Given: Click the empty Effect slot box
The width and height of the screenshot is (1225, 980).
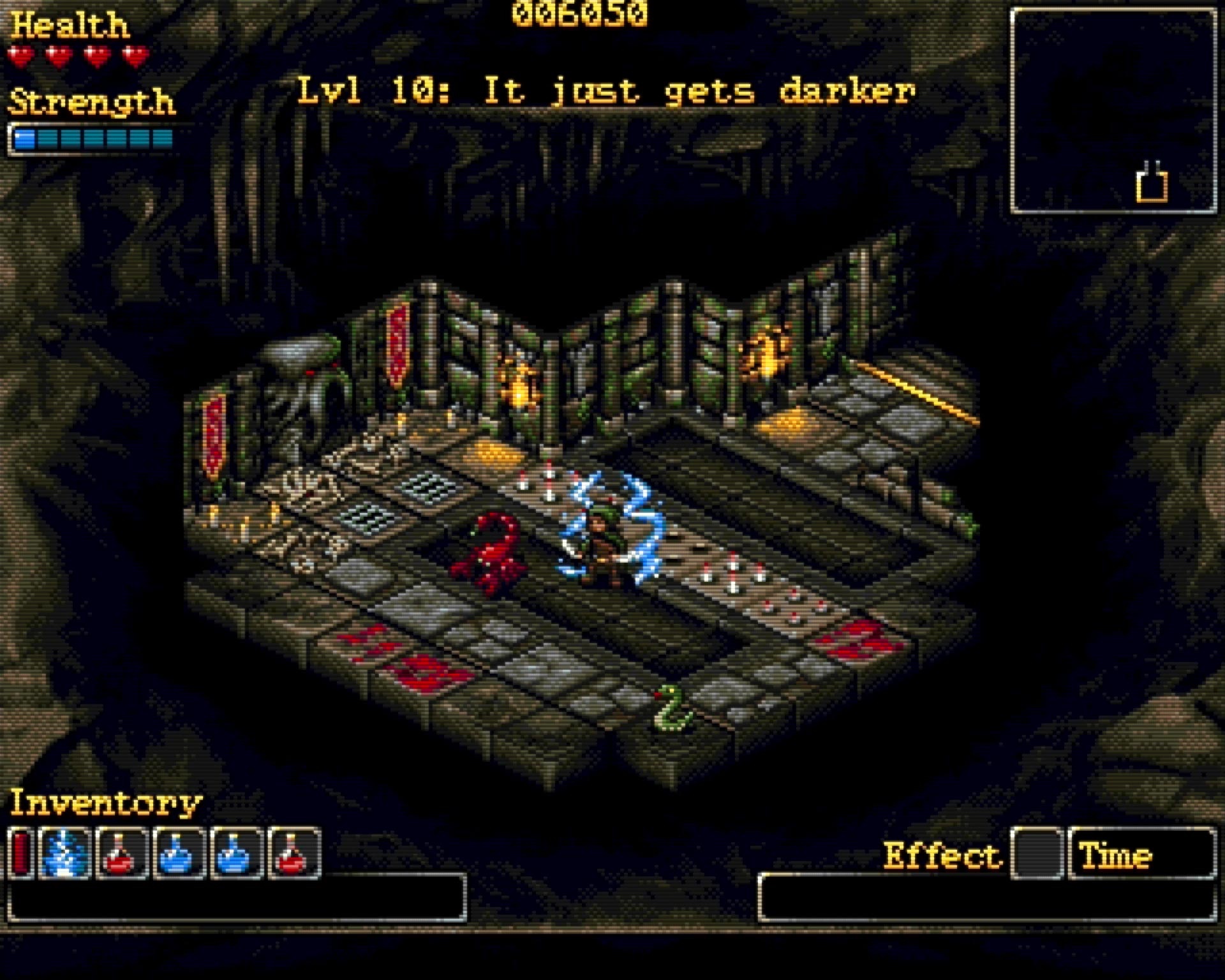Looking at the screenshot, I should click(x=1037, y=853).
